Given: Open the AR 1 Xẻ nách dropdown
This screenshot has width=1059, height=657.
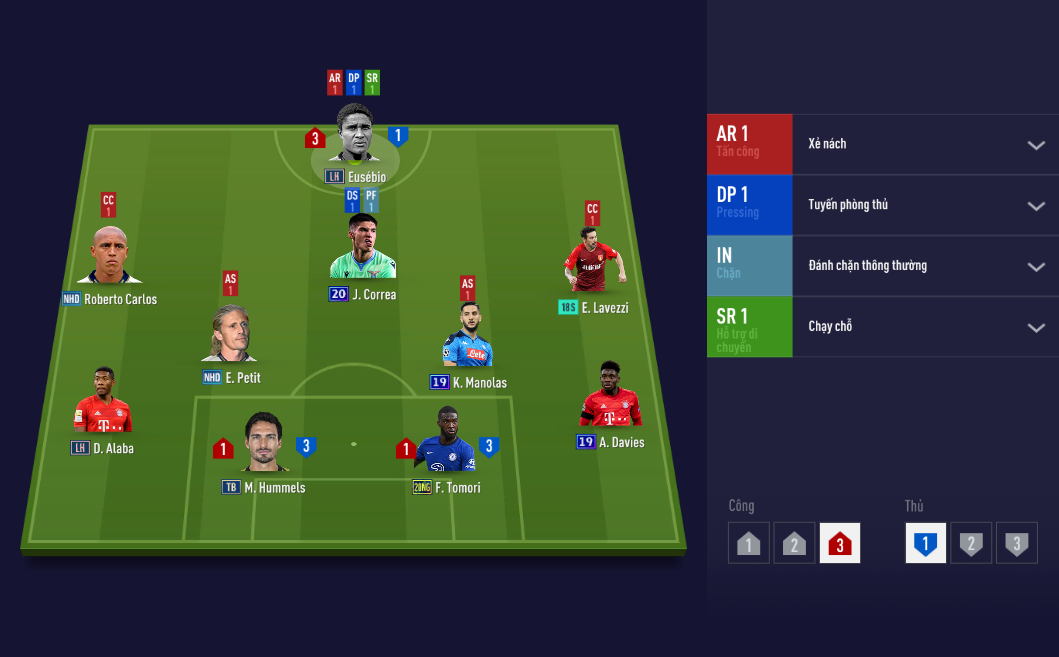Looking at the screenshot, I should tap(1035, 145).
